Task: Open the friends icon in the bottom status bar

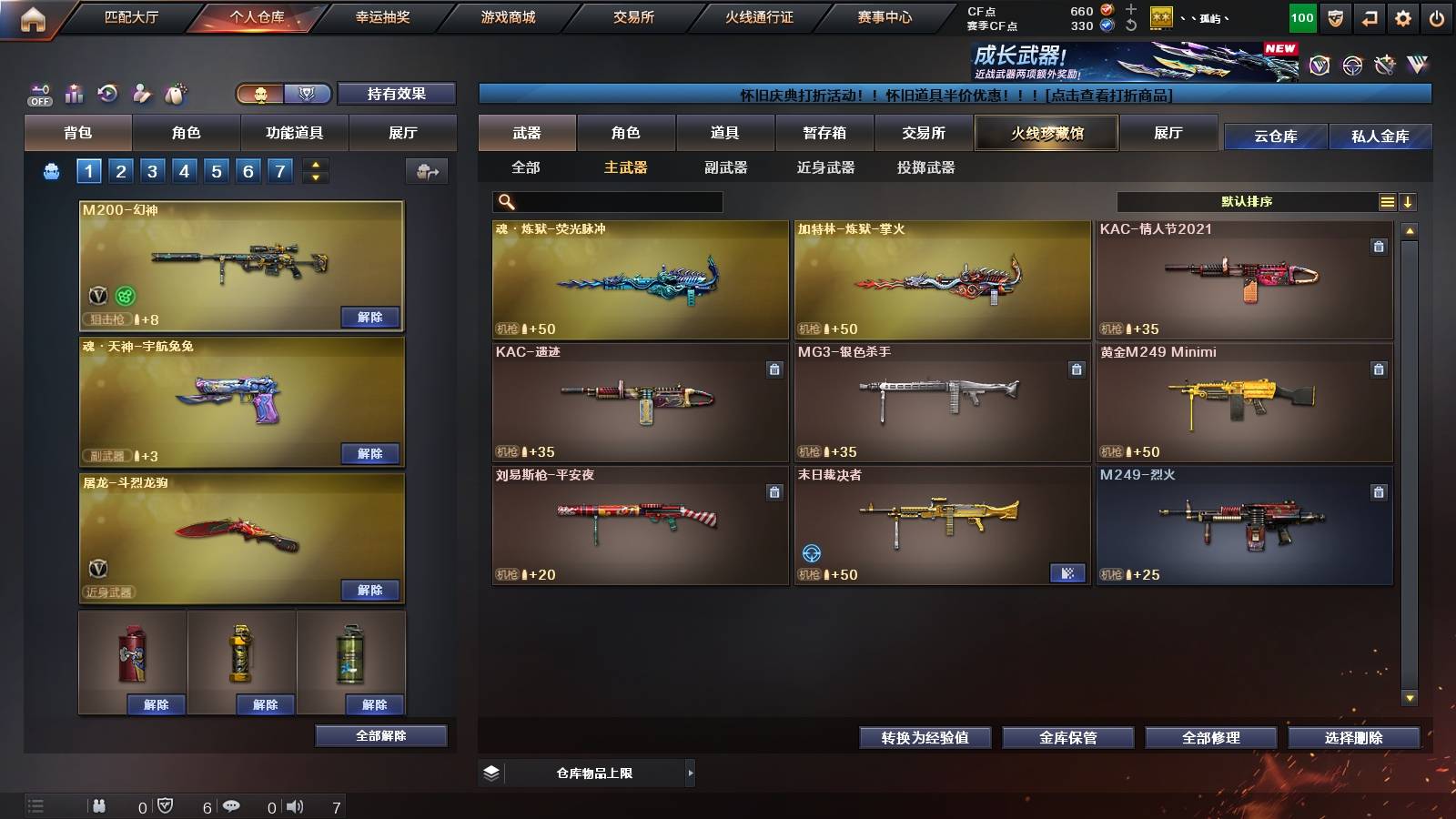Action: click(x=100, y=804)
